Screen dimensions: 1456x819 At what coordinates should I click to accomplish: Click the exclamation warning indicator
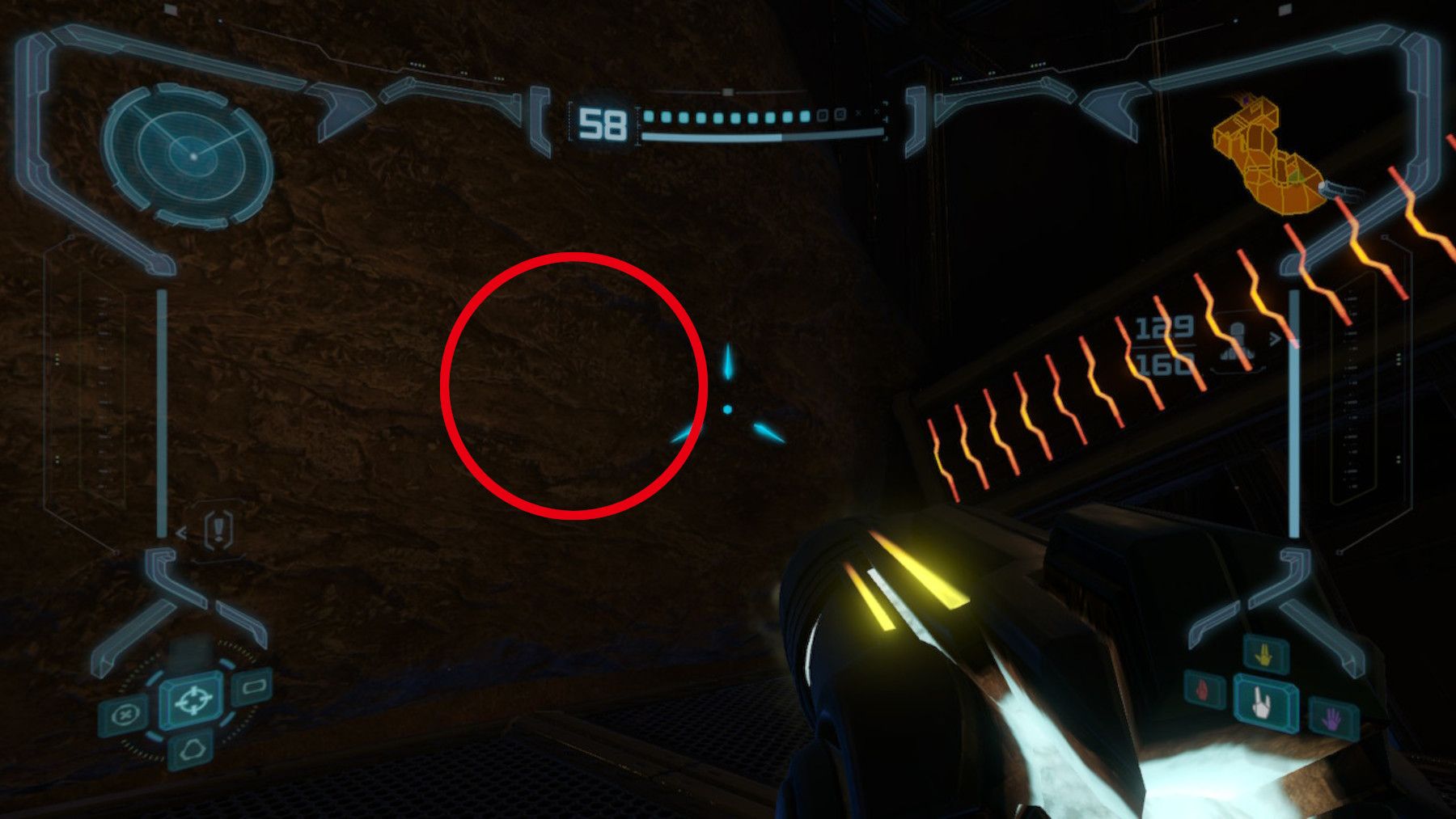pos(218,530)
